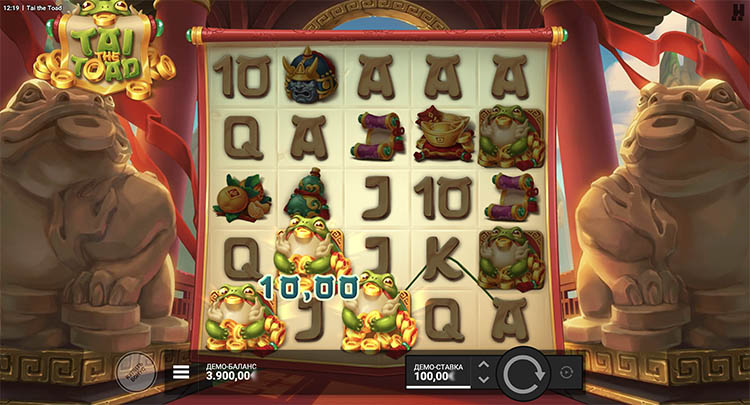Decrease the bet with the down arrow

[x=483, y=380]
